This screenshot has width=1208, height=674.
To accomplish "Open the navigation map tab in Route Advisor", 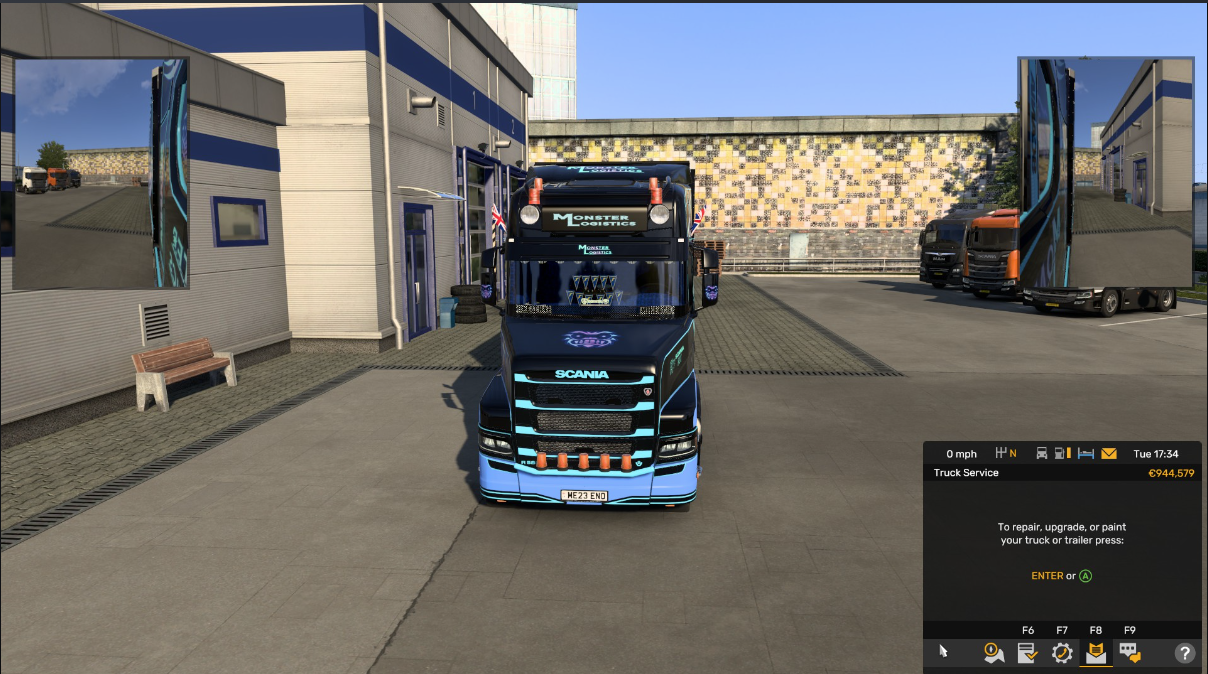I will (993, 653).
